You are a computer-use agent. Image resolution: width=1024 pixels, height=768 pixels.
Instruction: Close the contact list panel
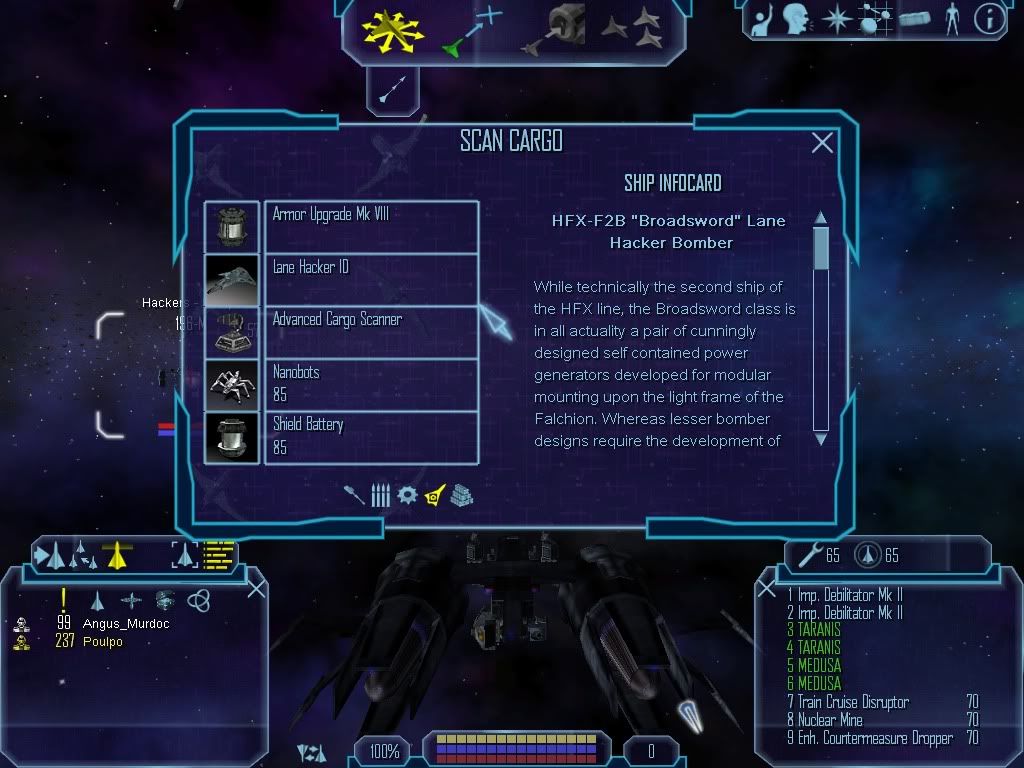click(x=256, y=588)
